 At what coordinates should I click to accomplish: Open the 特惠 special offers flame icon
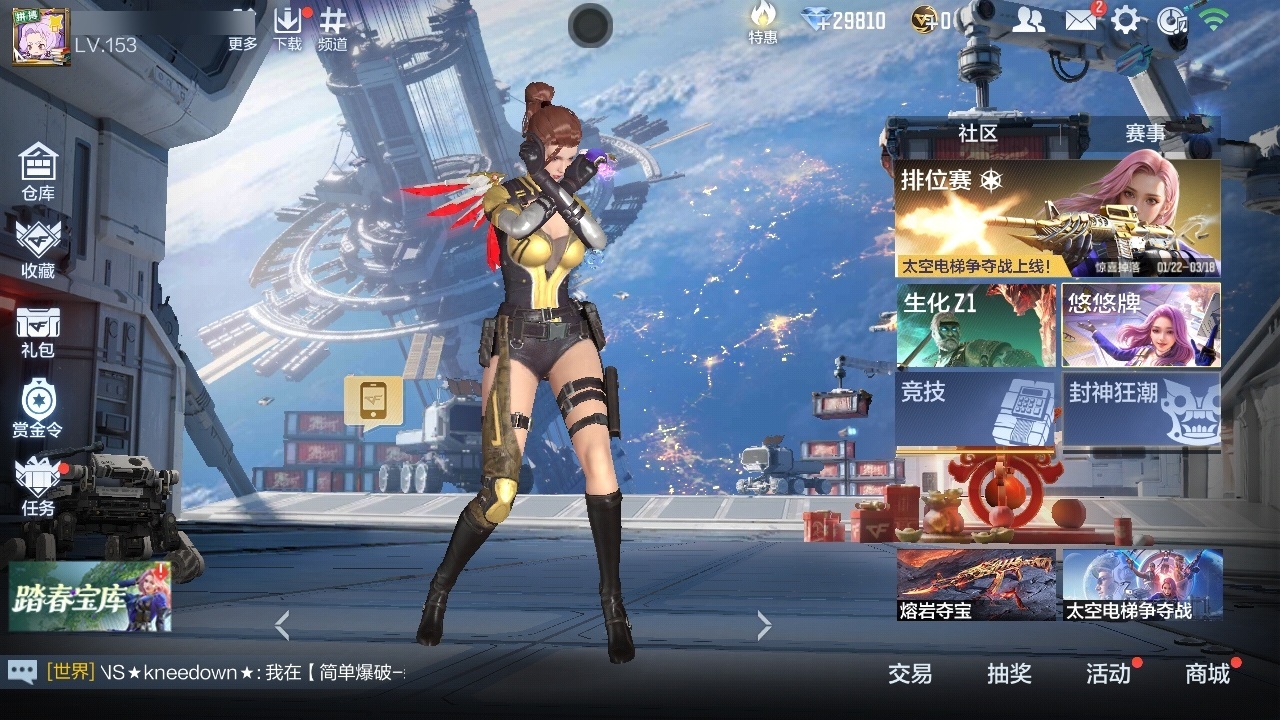(x=763, y=25)
